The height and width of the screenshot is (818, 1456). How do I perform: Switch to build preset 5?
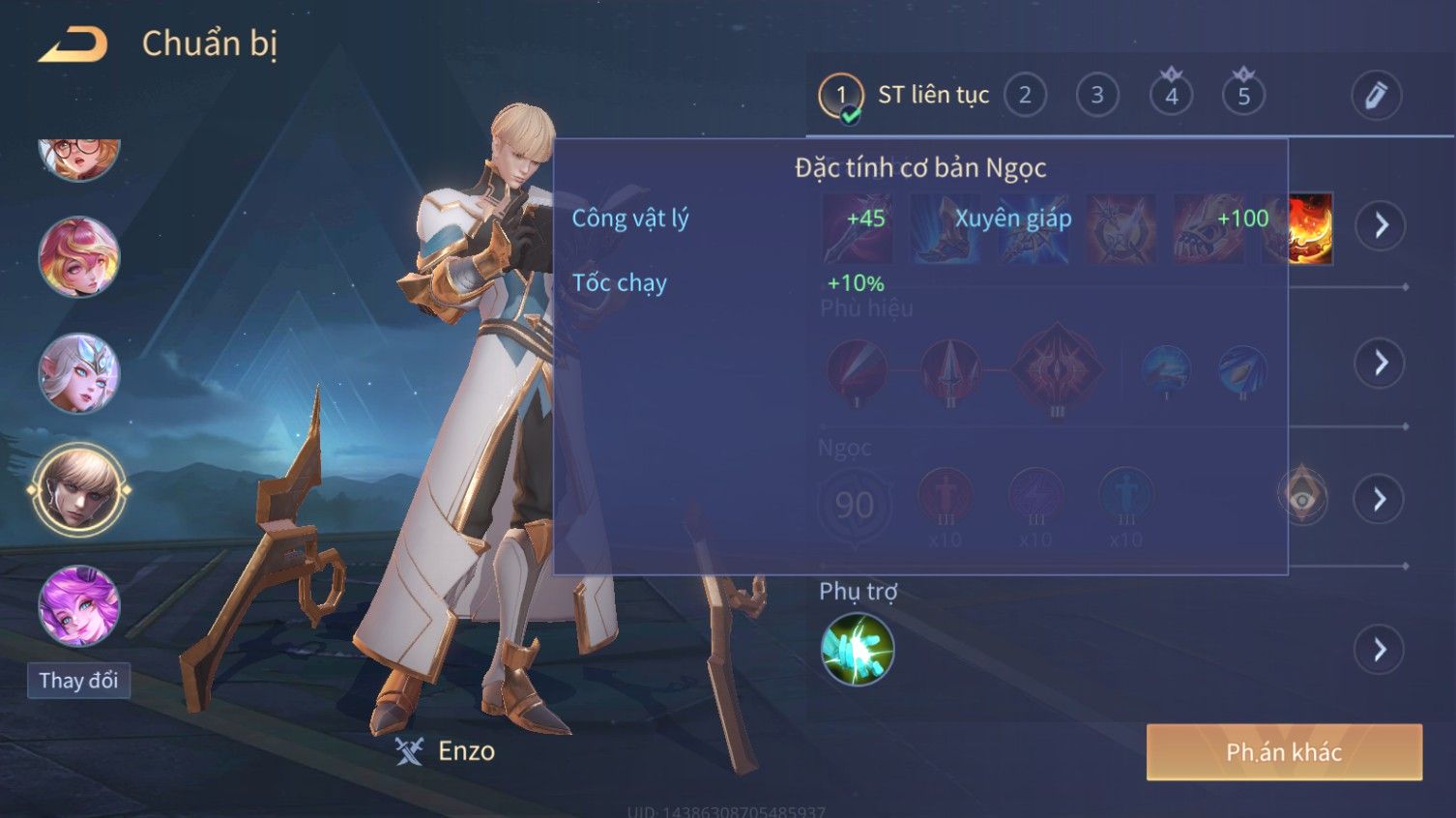click(1243, 96)
